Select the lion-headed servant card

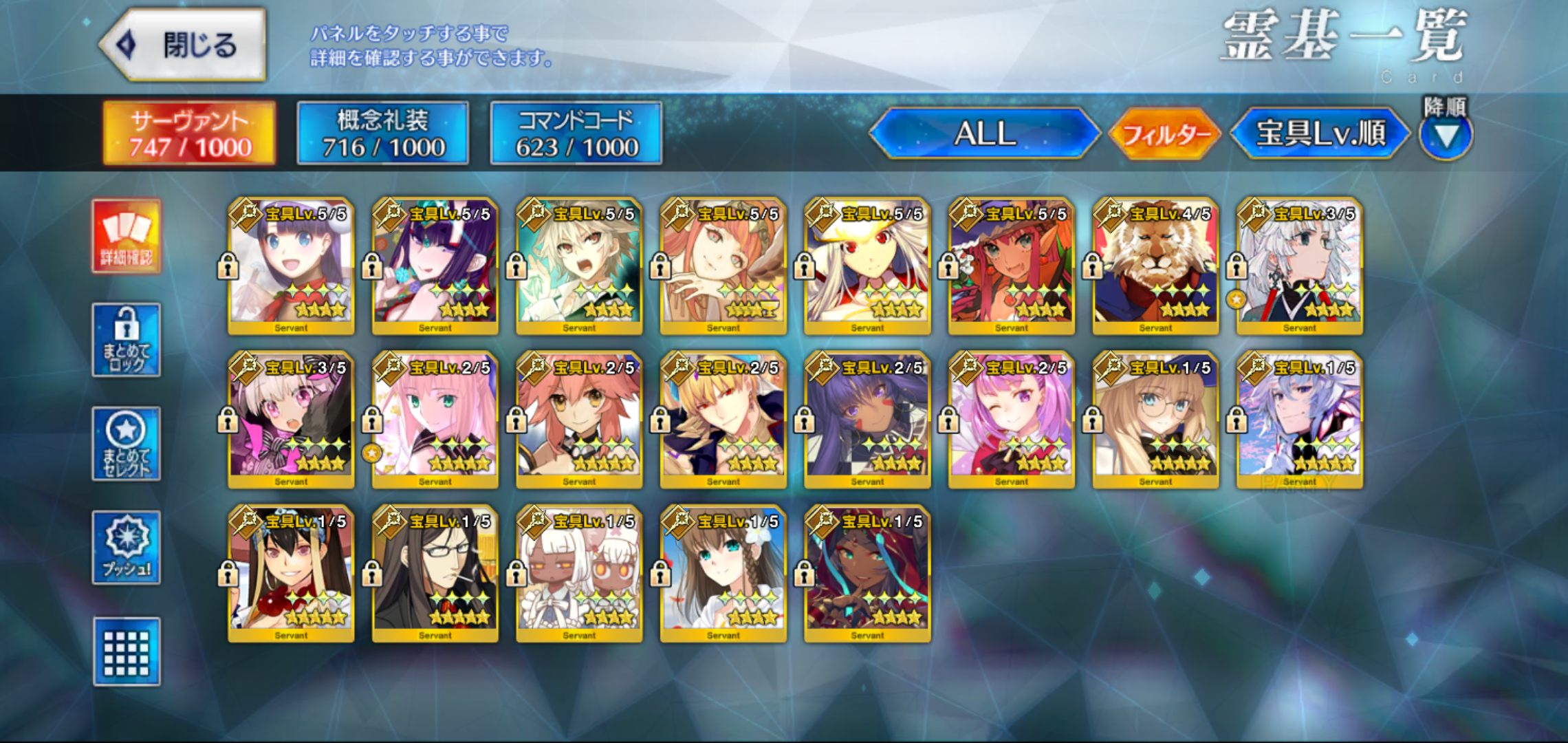tap(1155, 267)
